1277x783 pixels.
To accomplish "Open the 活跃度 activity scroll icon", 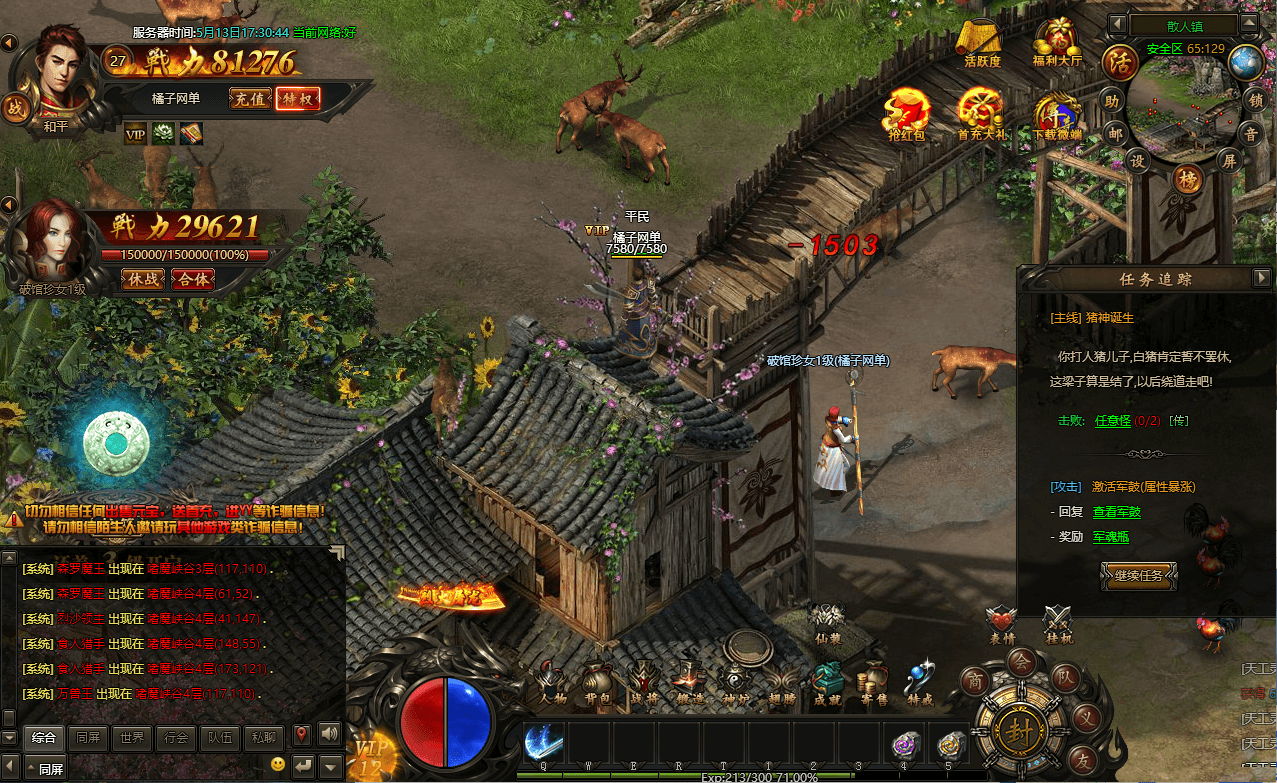I will (982, 42).
